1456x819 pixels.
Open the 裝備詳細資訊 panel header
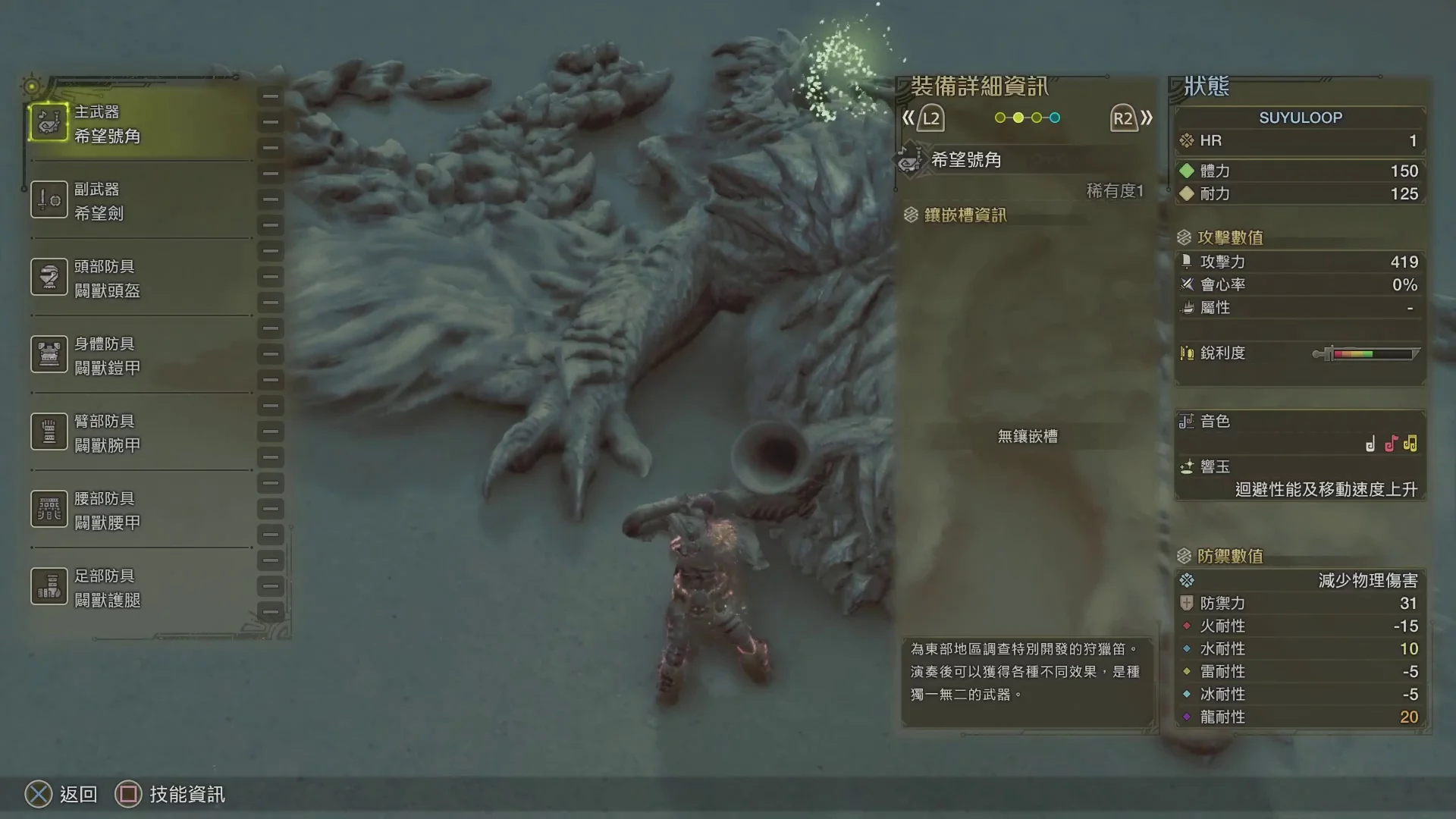point(980,86)
